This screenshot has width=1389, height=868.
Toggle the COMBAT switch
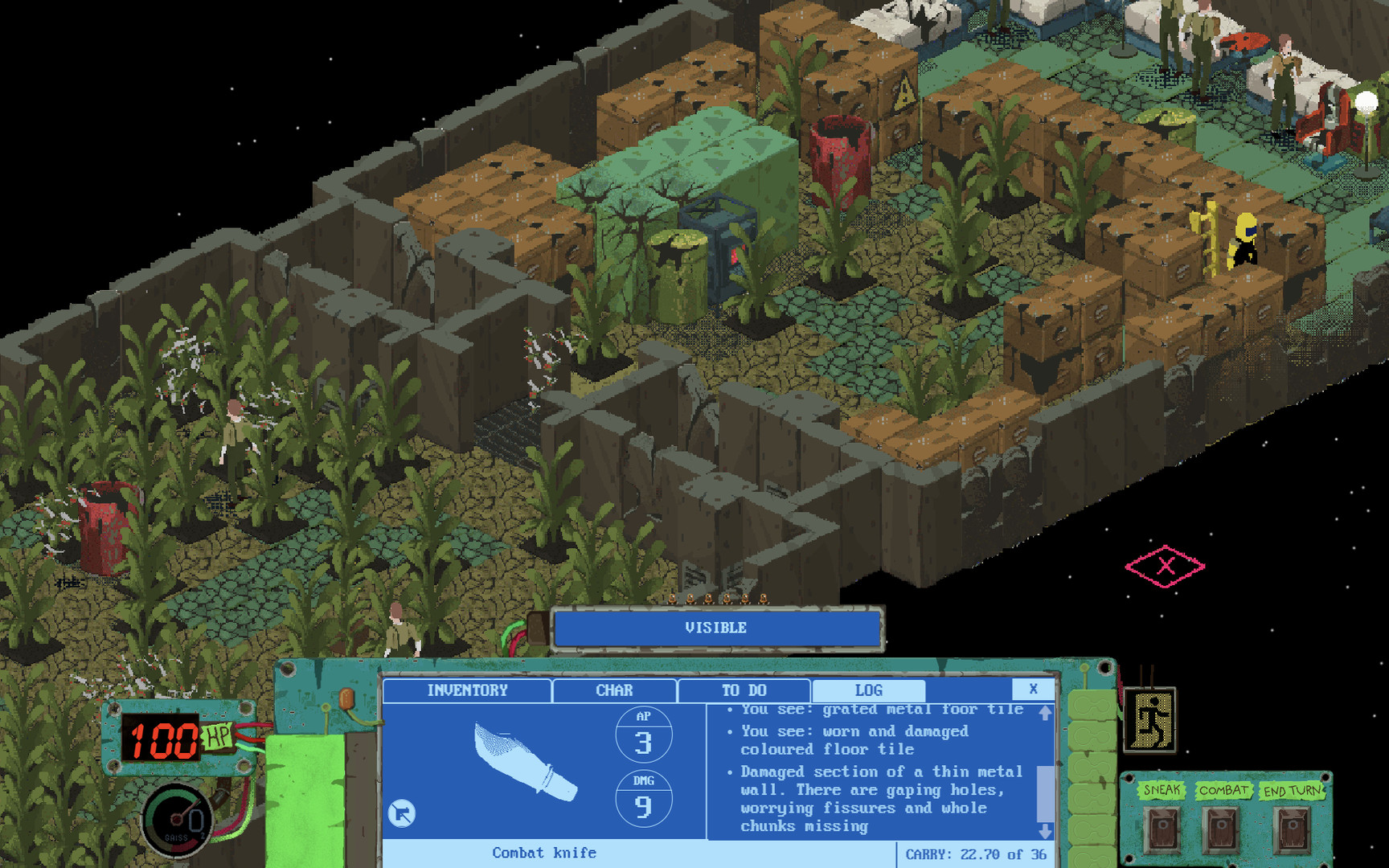[1221, 828]
